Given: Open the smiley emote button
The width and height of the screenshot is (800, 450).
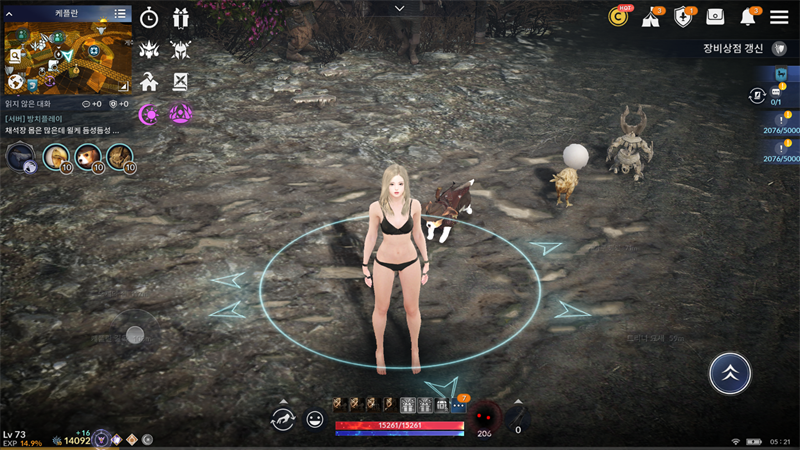Looking at the screenshot, I should (x=315, y=420).
